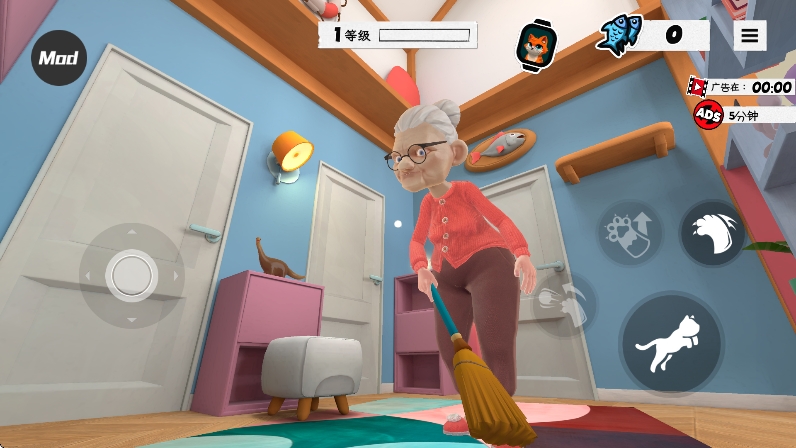Viewport: 796px width, 448px height.
Task: Open the Mod menu button
Action: click(x=59, y=58)
